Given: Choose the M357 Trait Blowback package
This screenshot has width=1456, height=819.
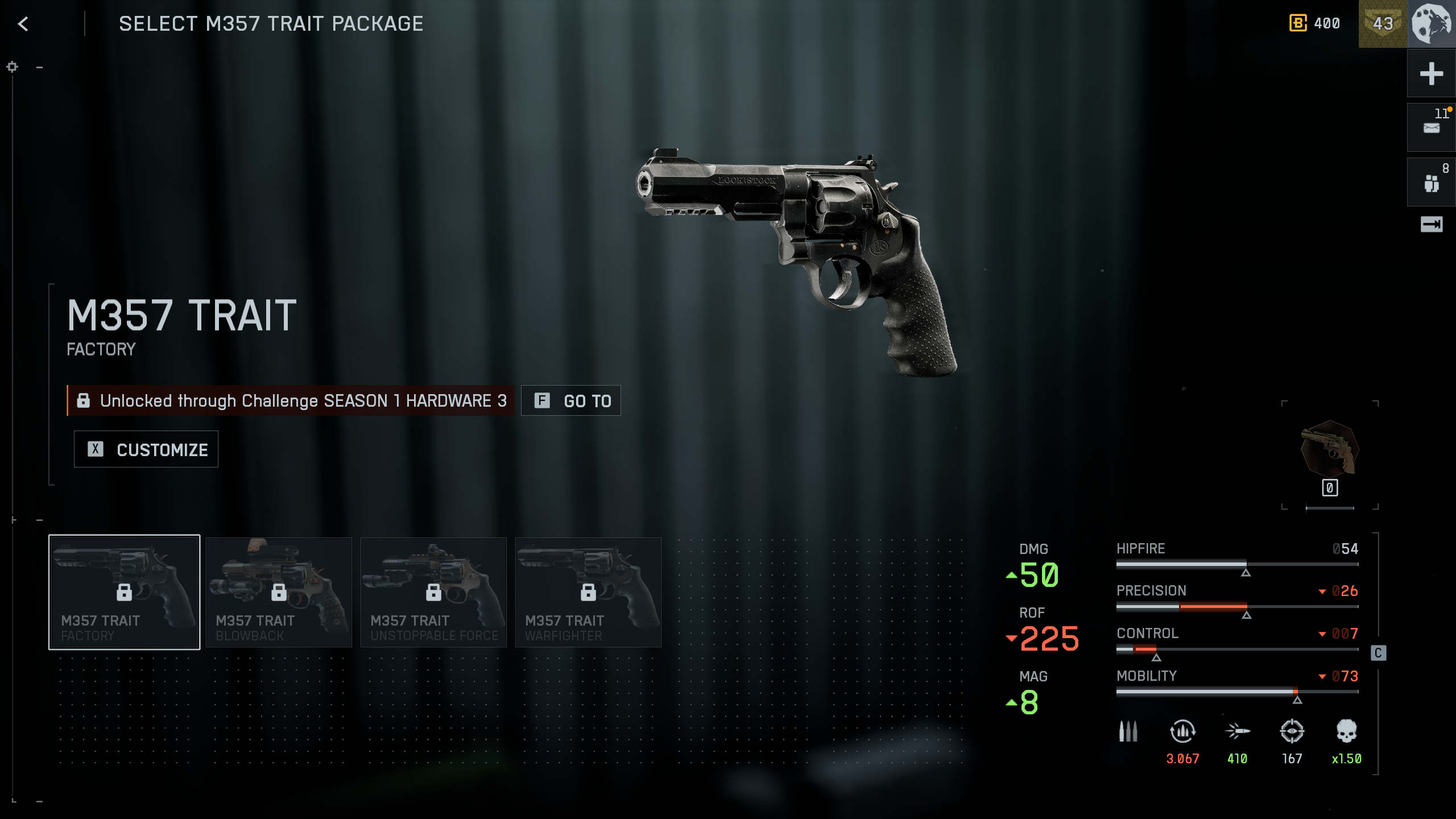Looking at the screenshot, I should 279,592.
